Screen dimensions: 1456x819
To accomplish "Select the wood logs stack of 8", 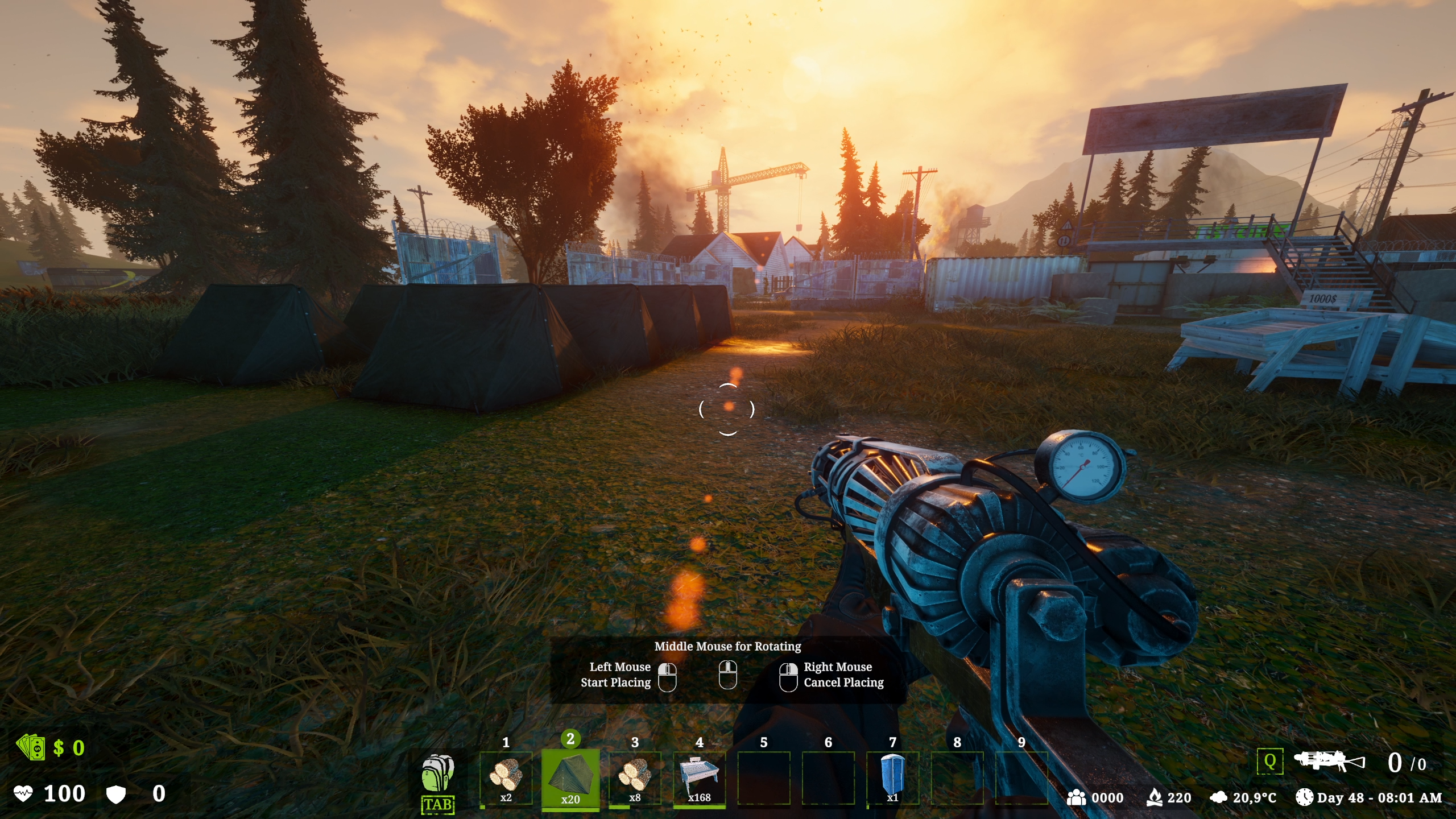I will coord(635,777).
